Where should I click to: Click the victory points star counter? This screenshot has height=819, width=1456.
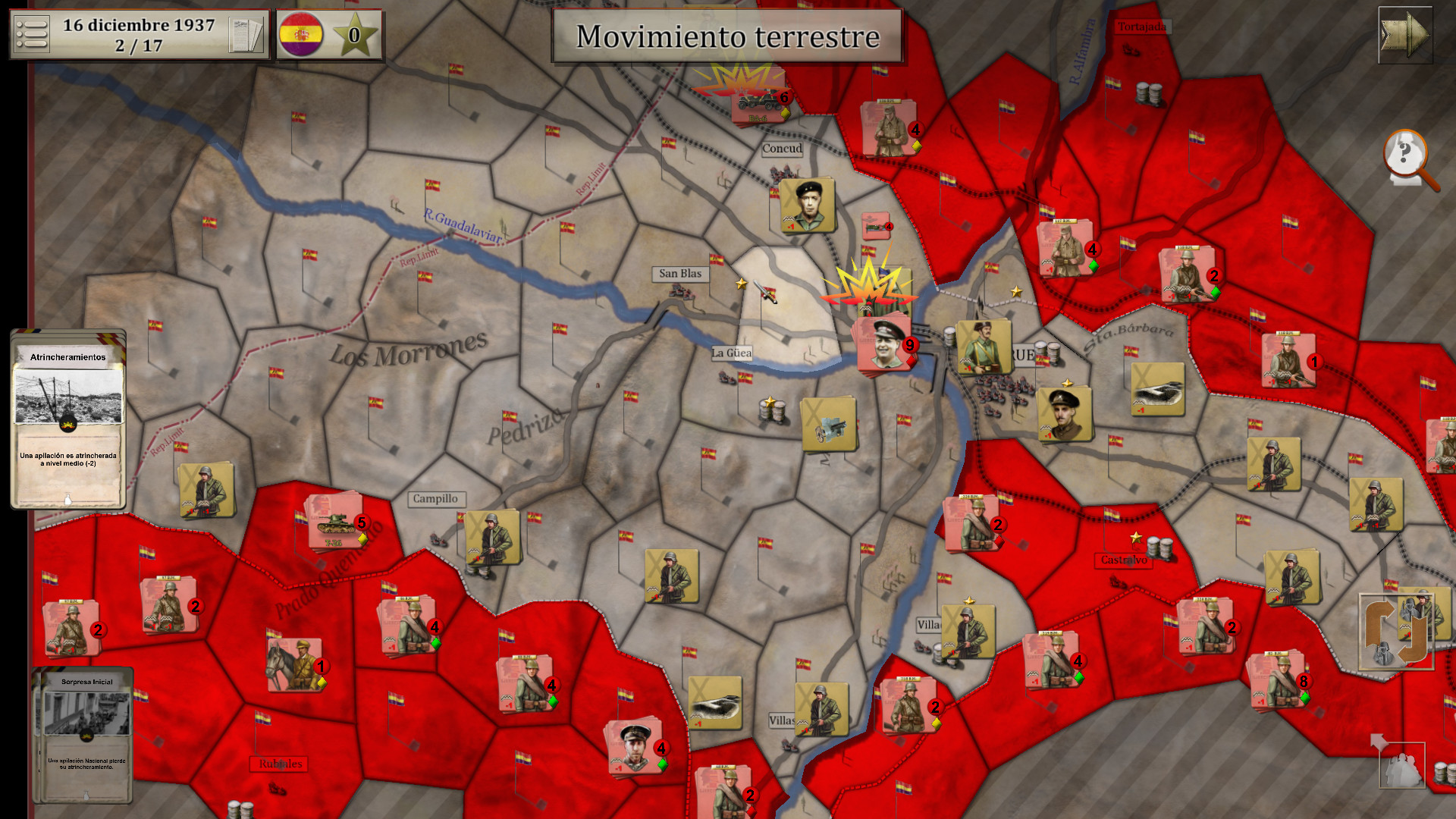(356, 33)
